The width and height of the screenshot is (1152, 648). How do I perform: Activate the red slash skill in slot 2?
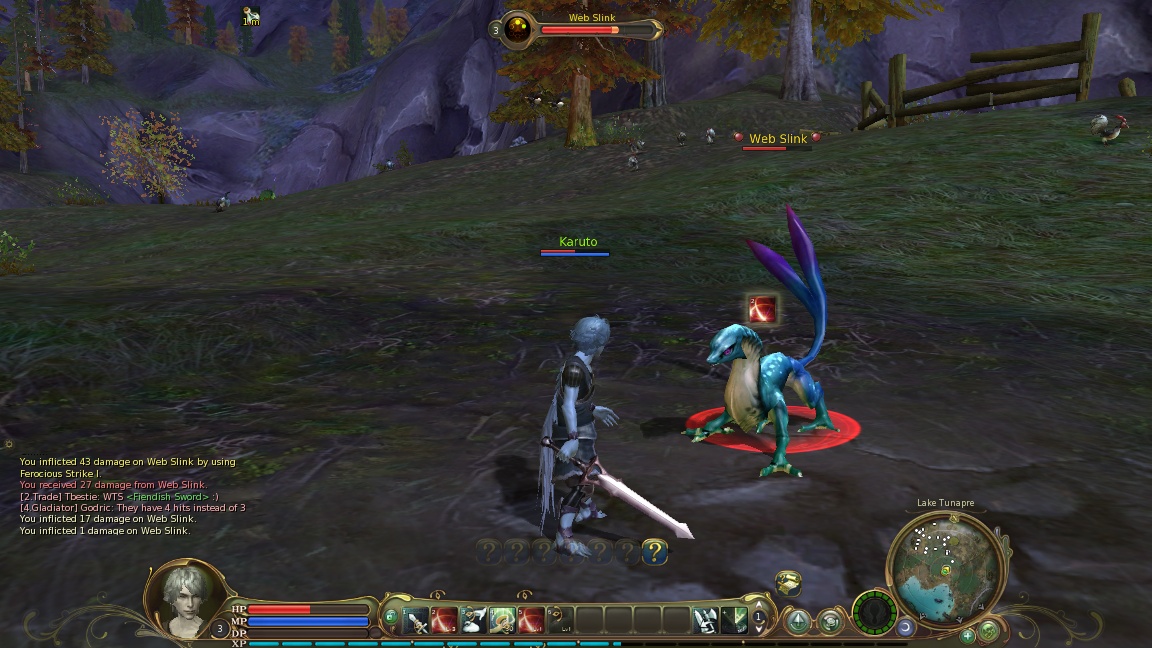[445, 620]
